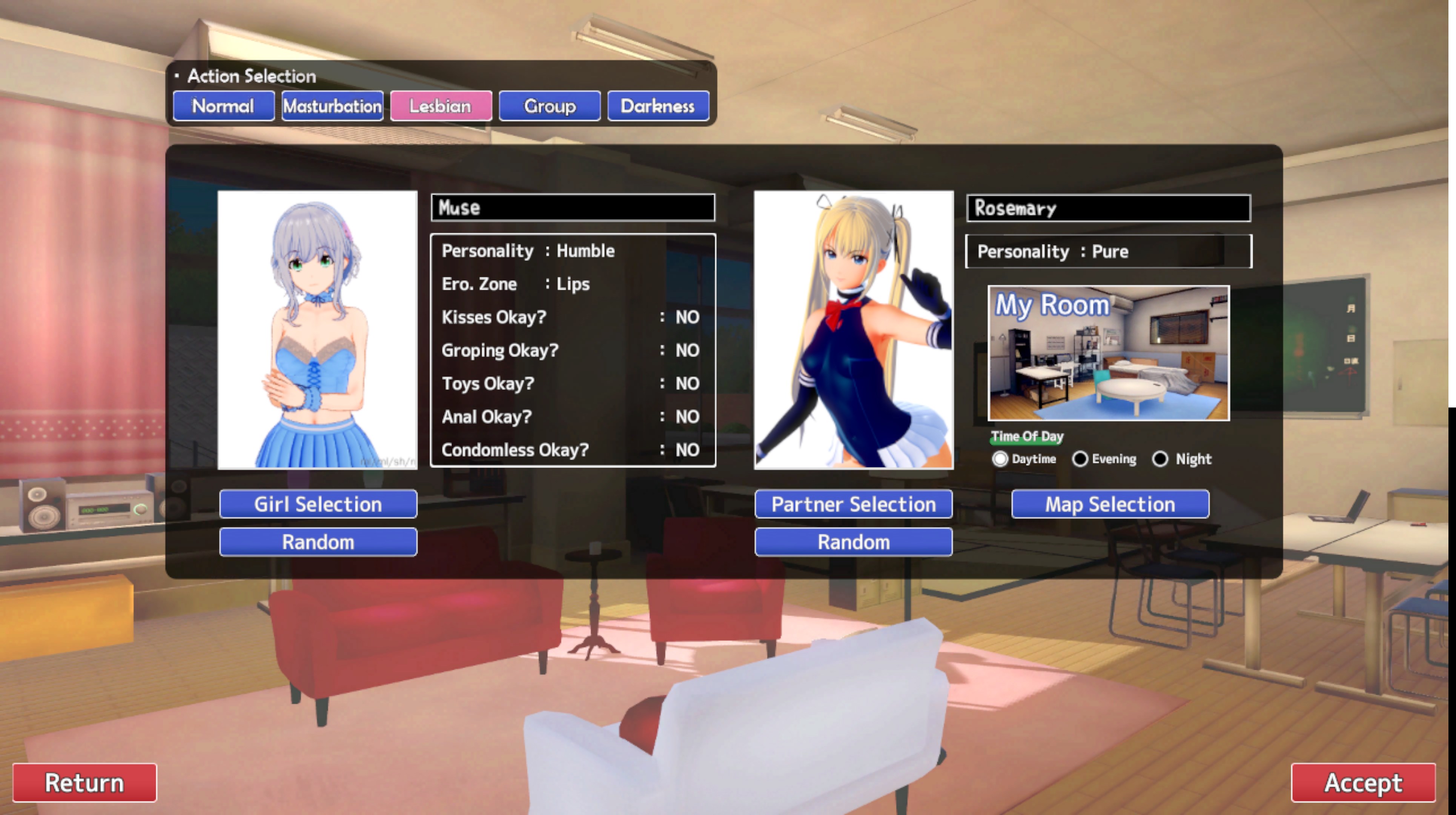Click the Return button

[85, 783]
